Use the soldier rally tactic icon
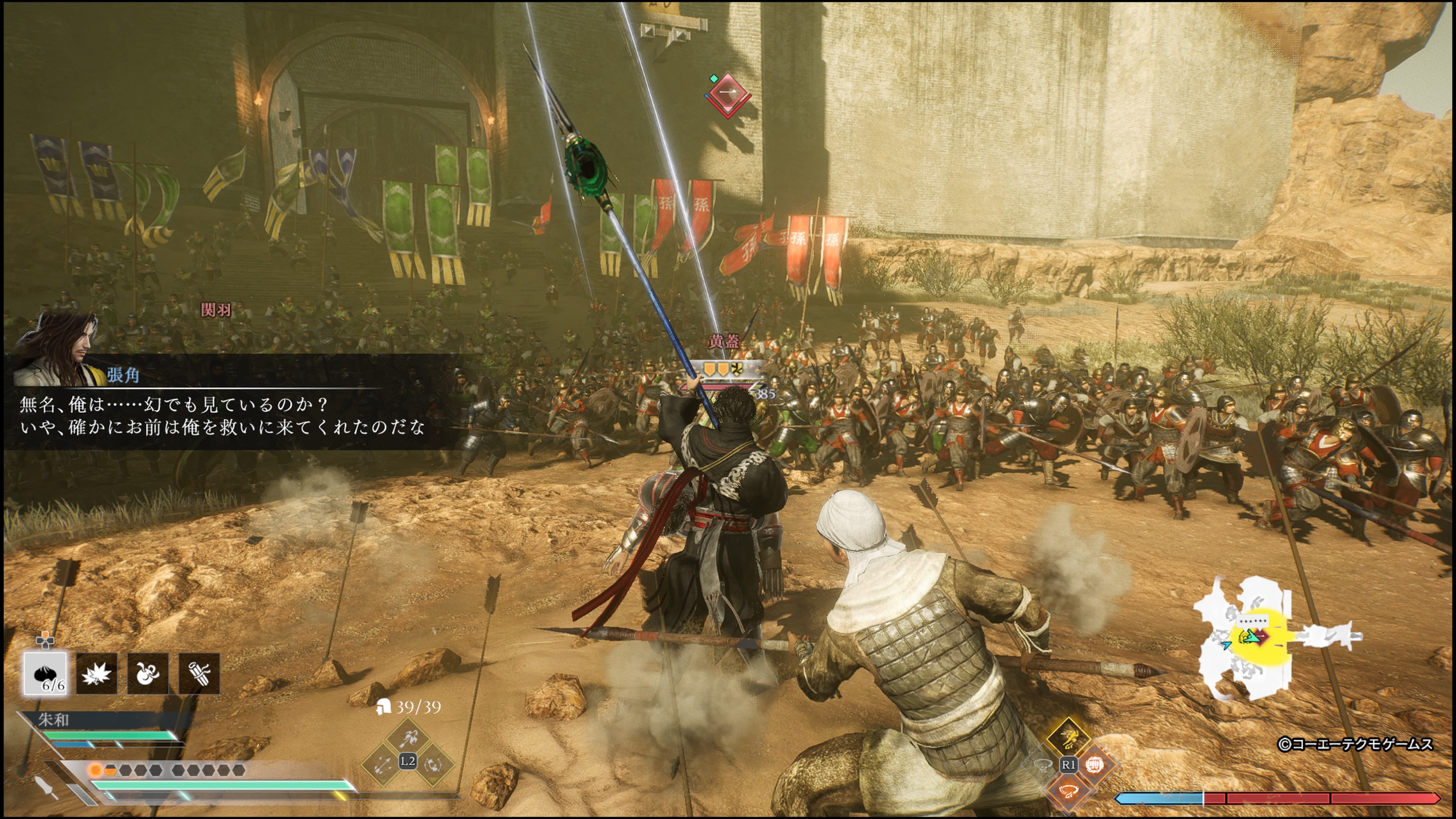This screenshot has width=1456, height=819. (433, 764)
